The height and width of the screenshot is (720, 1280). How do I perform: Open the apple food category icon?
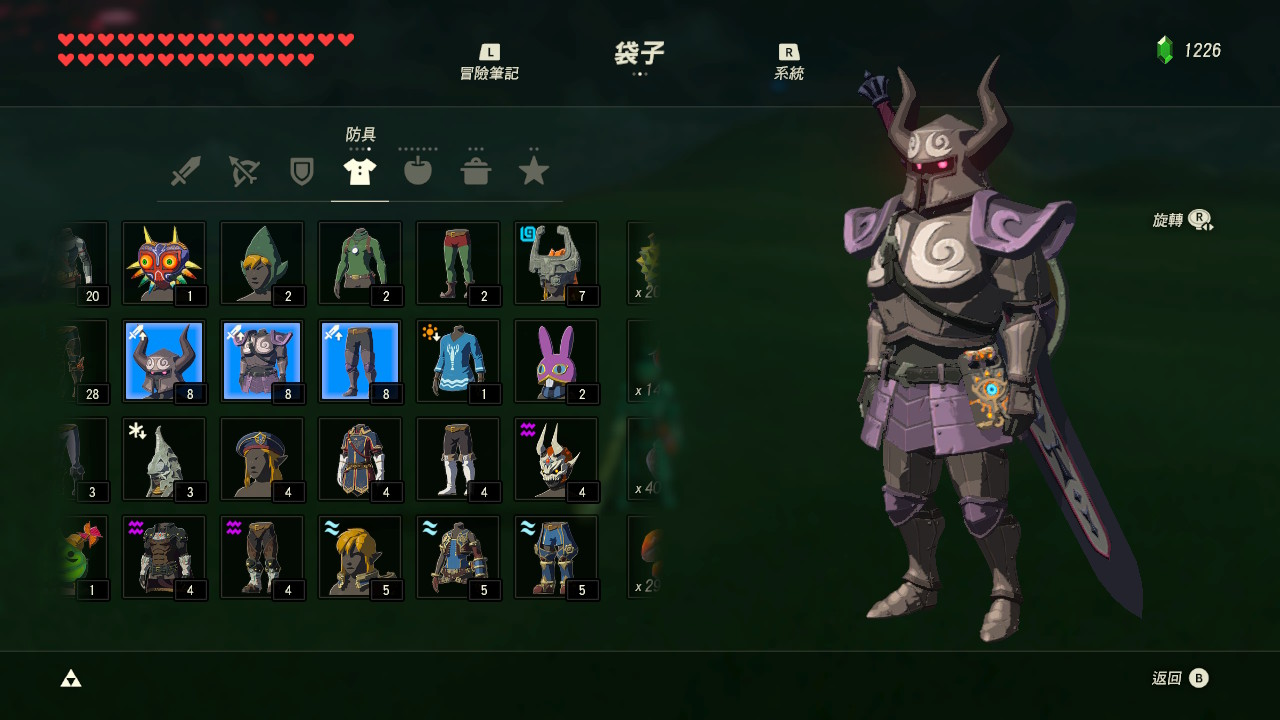pos(417,170)
